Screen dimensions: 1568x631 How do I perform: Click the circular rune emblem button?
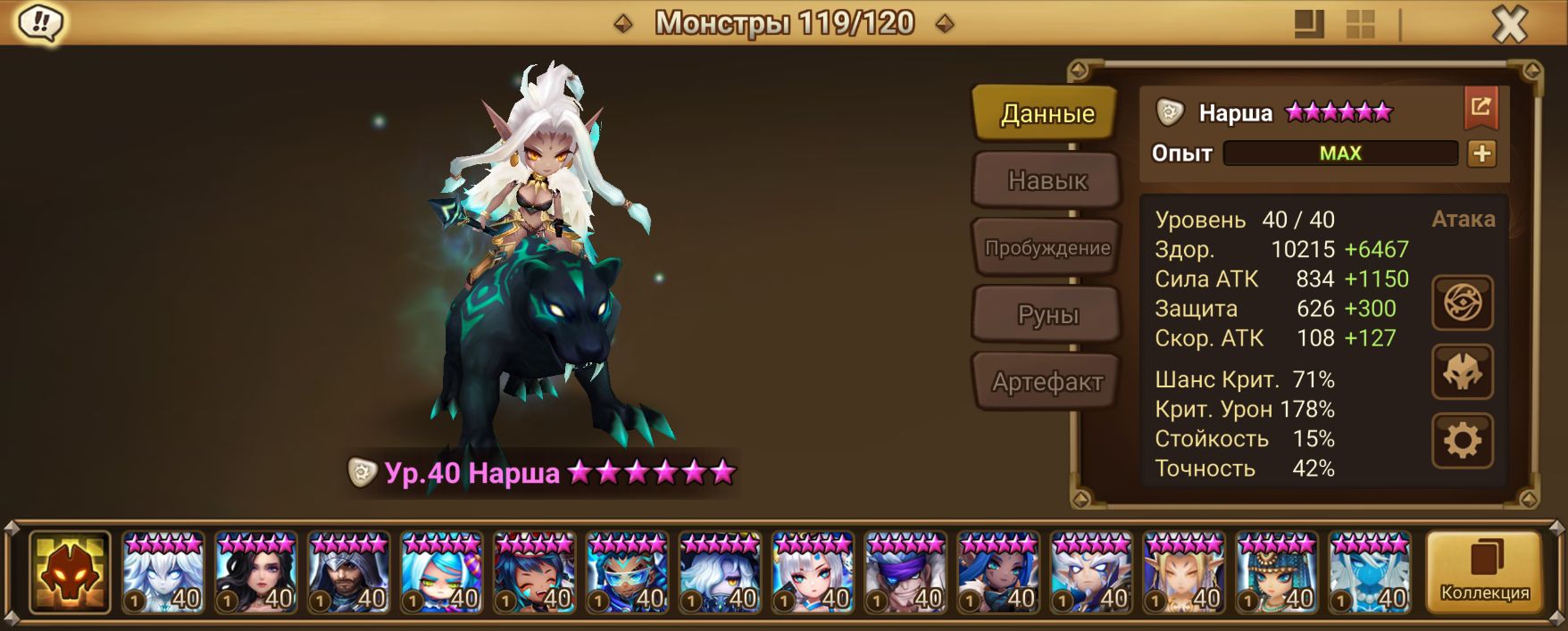1462,303
